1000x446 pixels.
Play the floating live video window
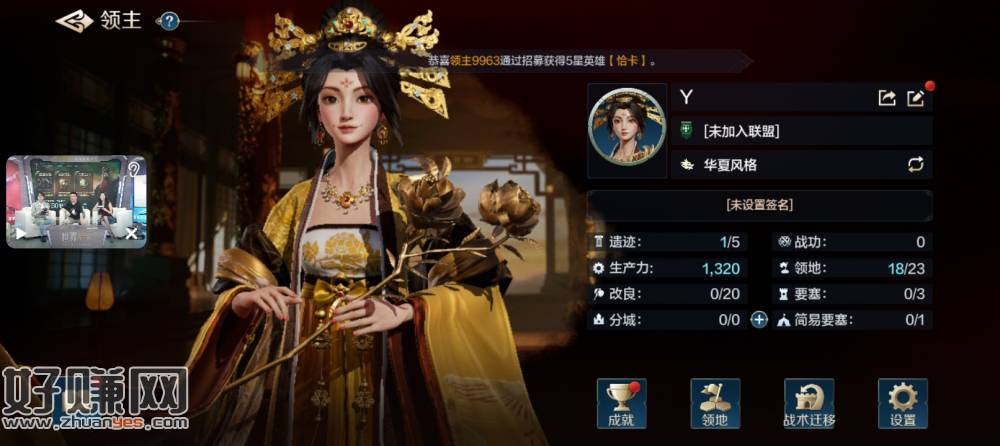[x=19, y=234]
